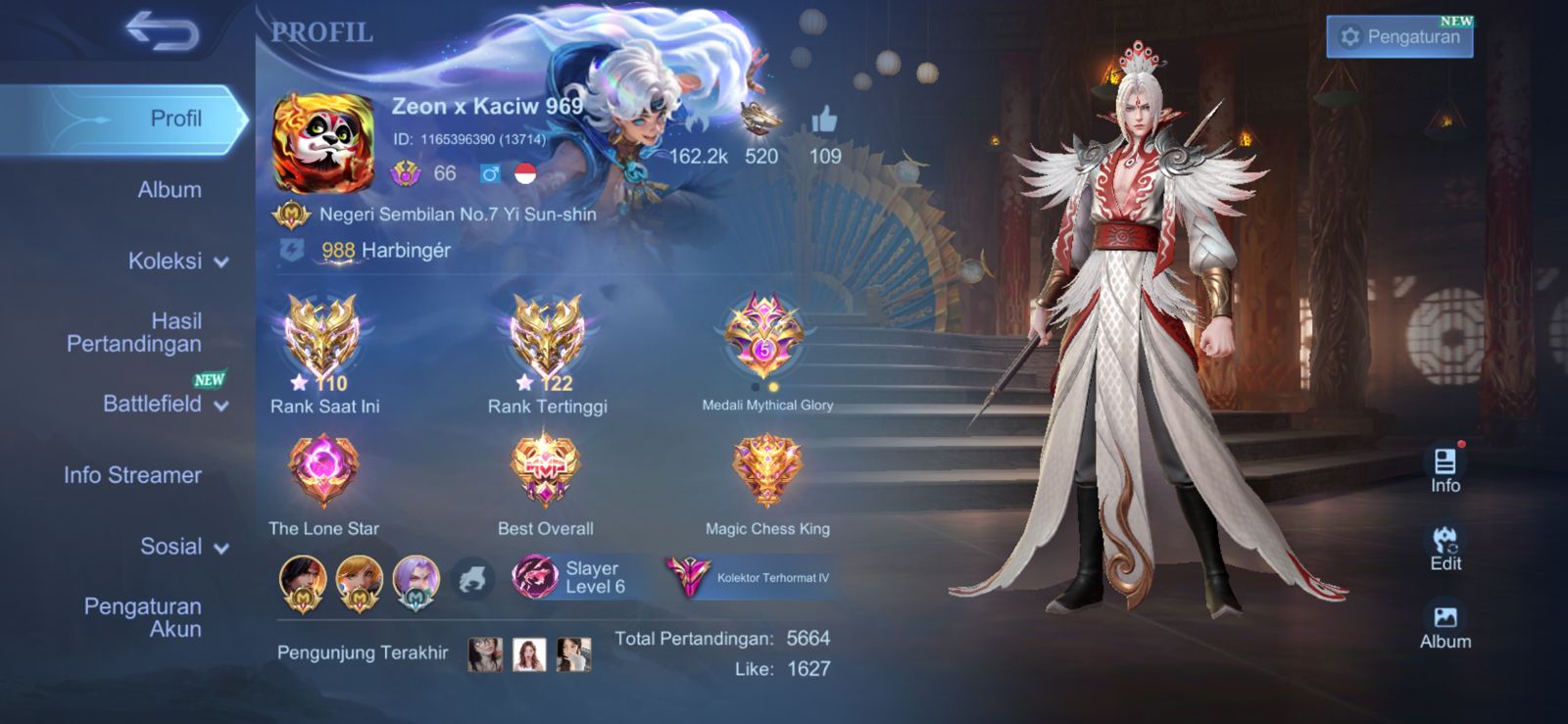
Task: Go back using the arrow button
Action: 163,31
